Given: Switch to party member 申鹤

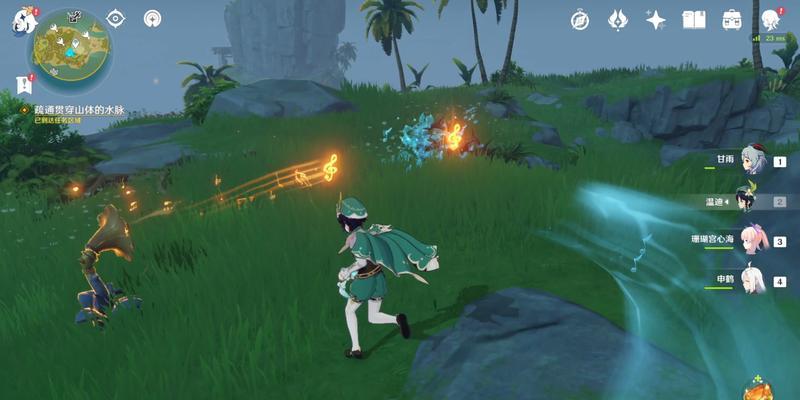Looking at the screenshot, I should coord(750,281).
